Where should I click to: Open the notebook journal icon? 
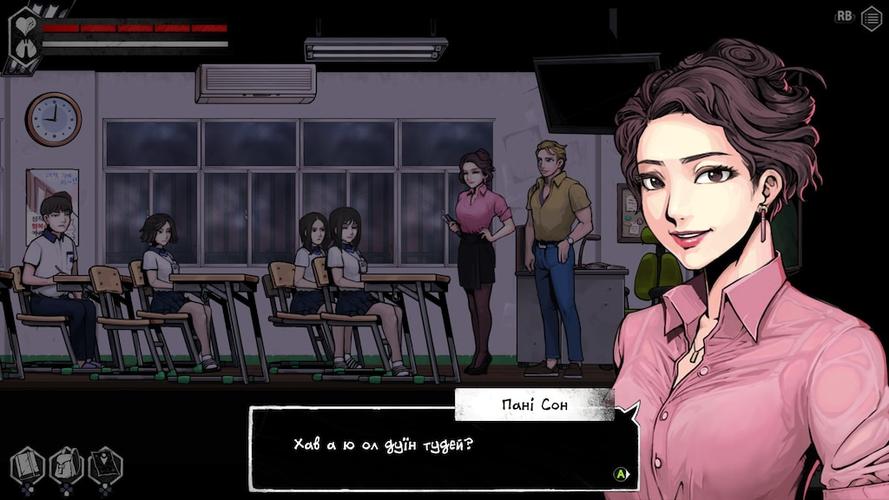pyautogui.click(x=27, y=466)
